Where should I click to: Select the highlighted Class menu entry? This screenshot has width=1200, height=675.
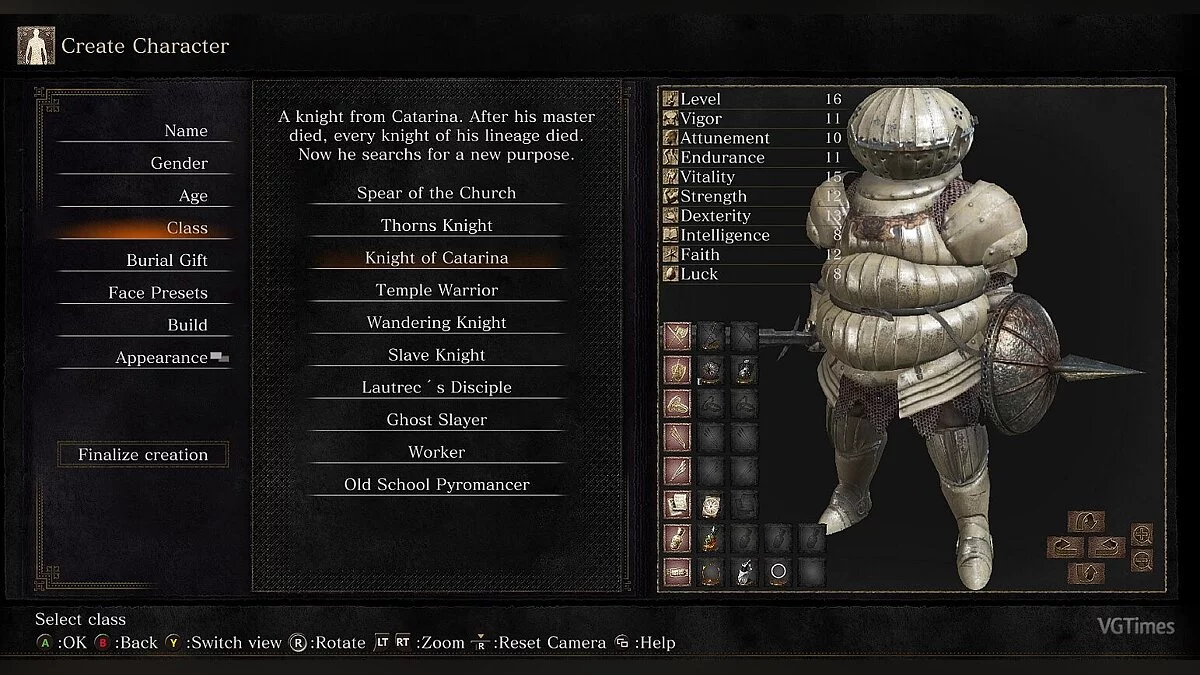[x=187, y=228]
